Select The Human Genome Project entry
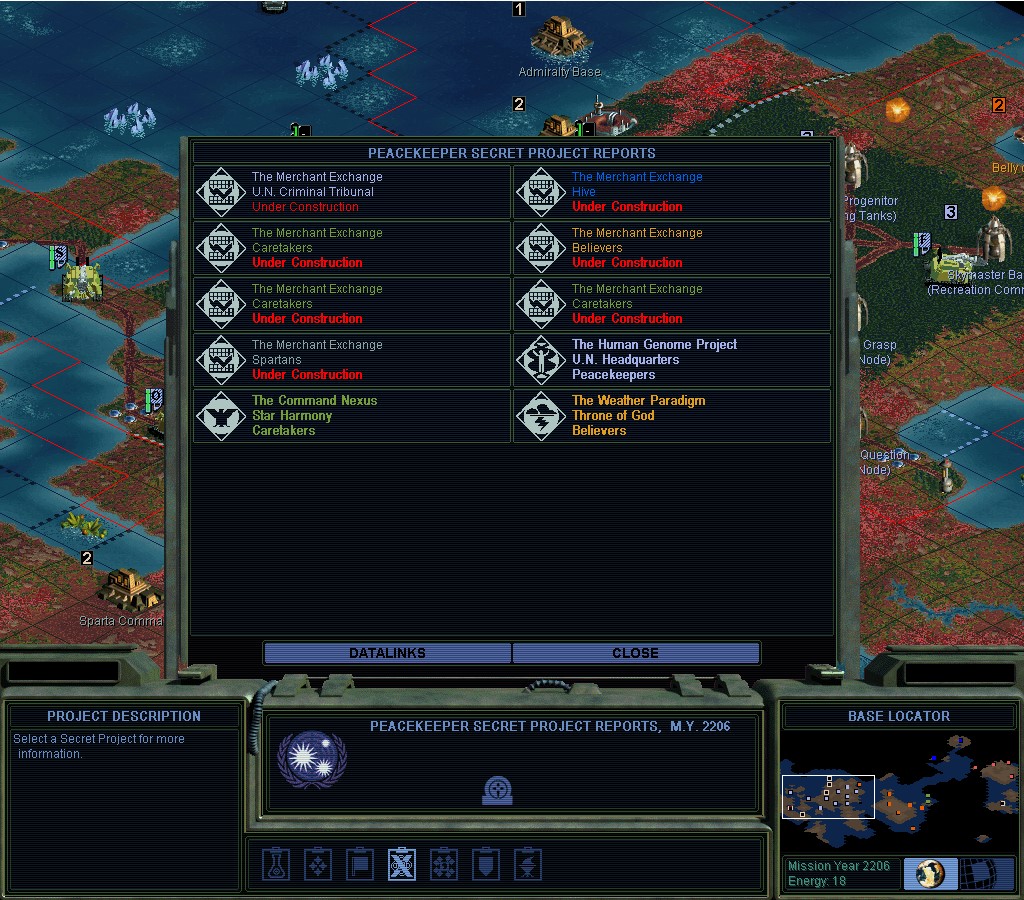This screenshot has height=900, width=1024. 671,360
